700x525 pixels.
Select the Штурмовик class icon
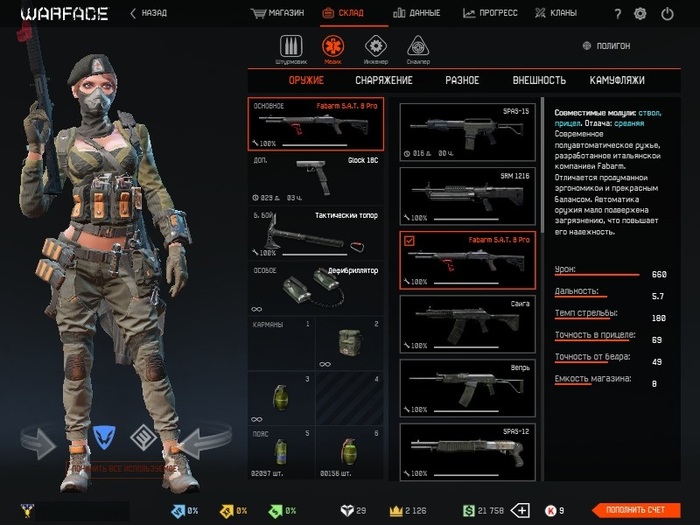[291, 48]
